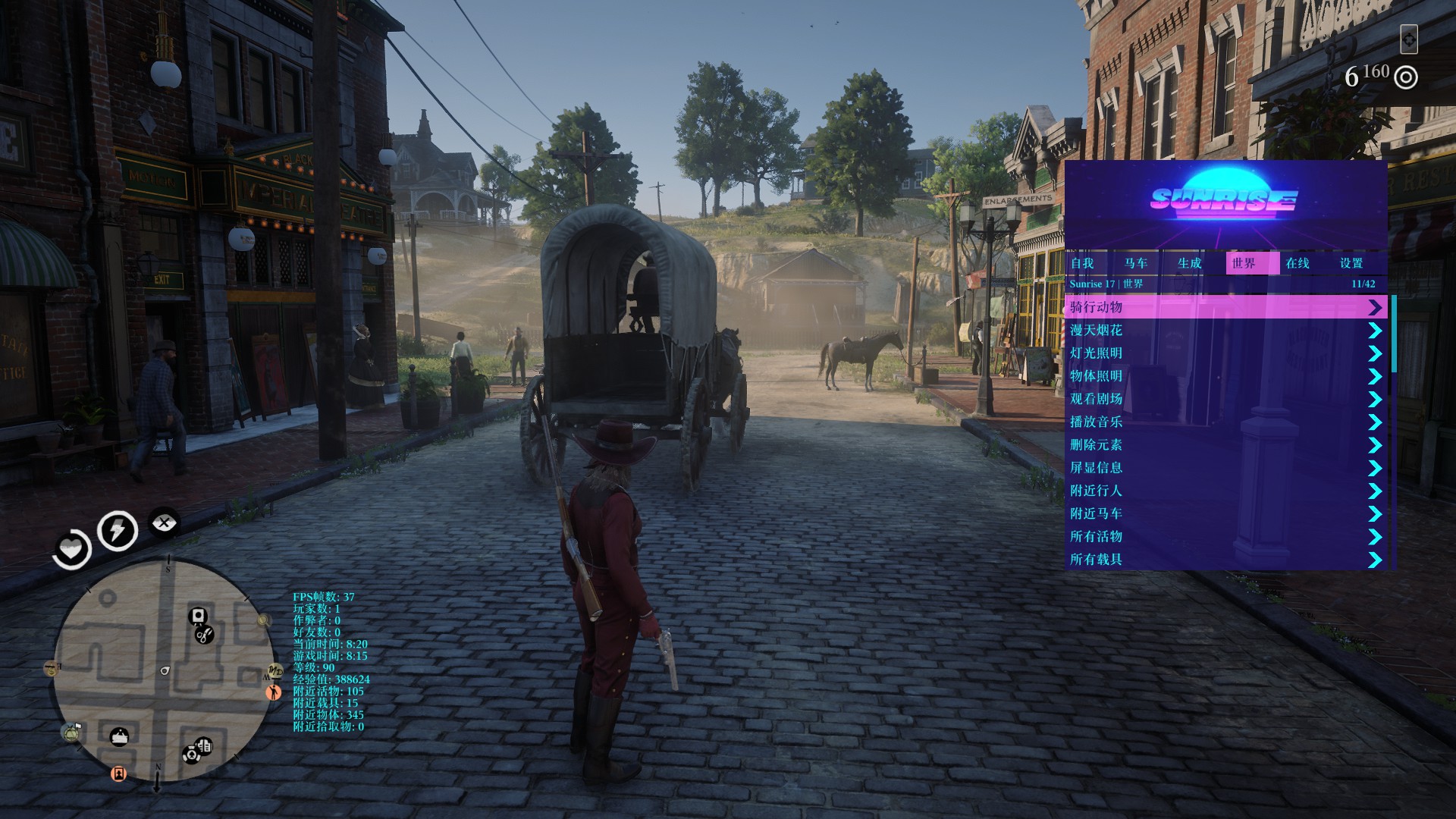Select the 物体照明 entry
This screenshot has width=1456, height=819.
pyautogui.click(x=1225, y=375)
